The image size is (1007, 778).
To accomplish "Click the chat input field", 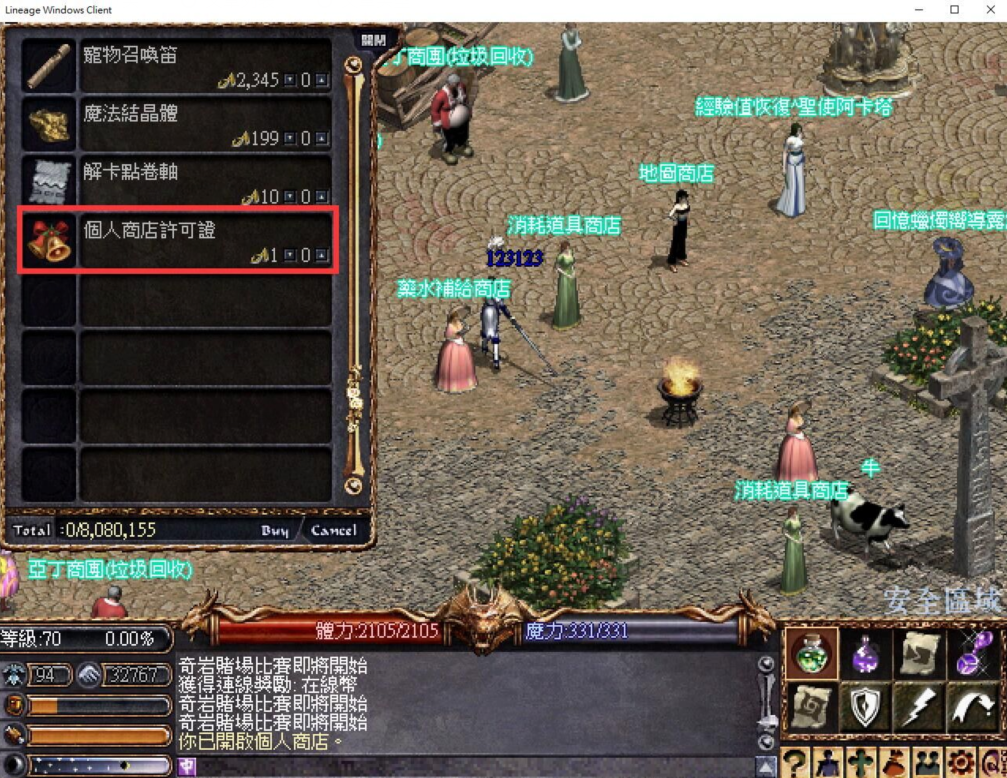I will click(x=470, y=767).
